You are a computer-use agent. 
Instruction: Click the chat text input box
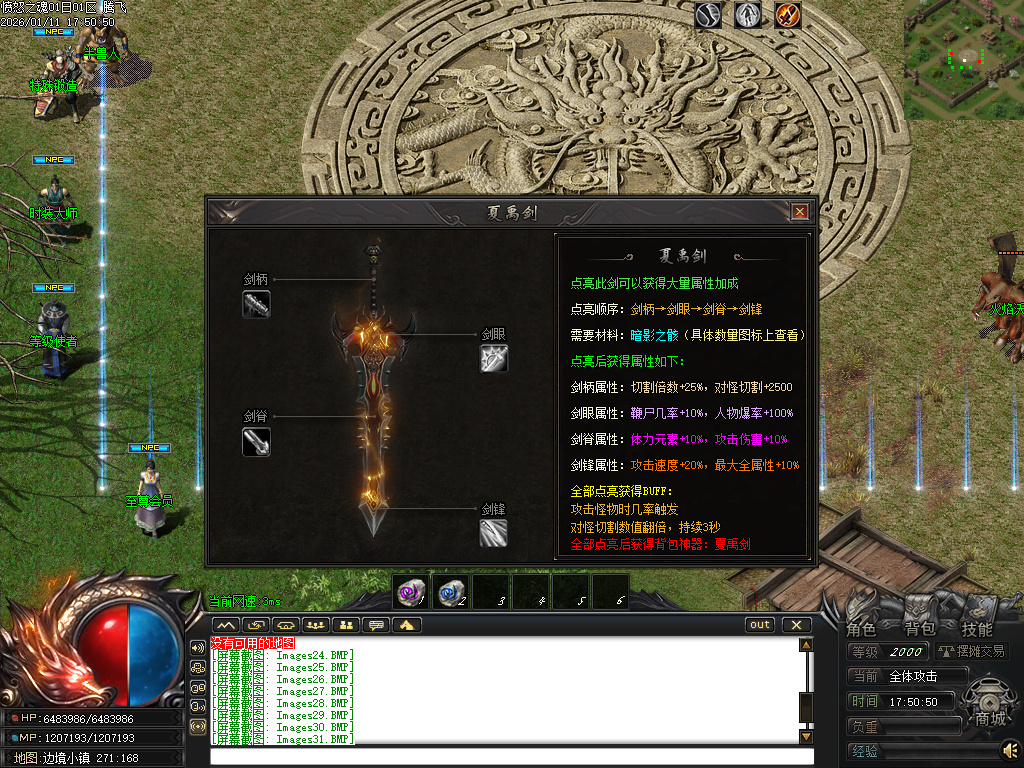[x=505, y=755]
